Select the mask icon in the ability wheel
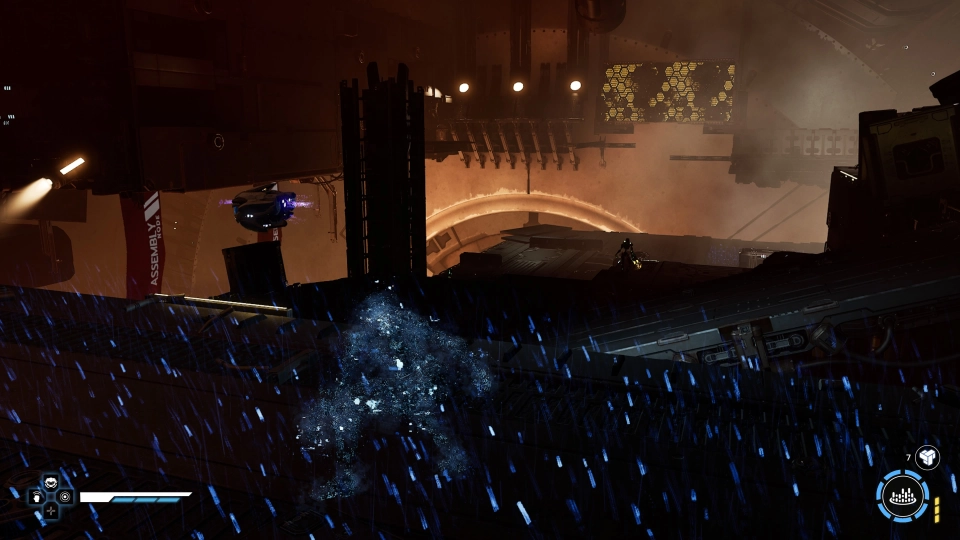This screenshot has width=960, height=540. tap(50, 480)
